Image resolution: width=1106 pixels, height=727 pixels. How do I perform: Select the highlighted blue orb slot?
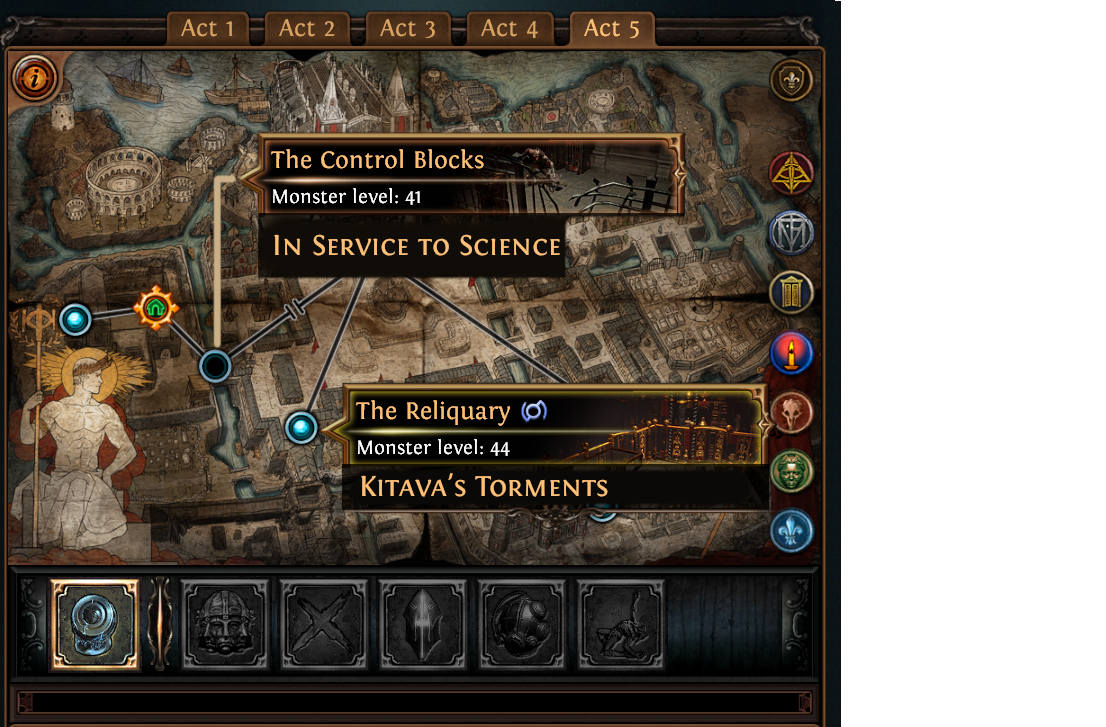click(95, 625)
